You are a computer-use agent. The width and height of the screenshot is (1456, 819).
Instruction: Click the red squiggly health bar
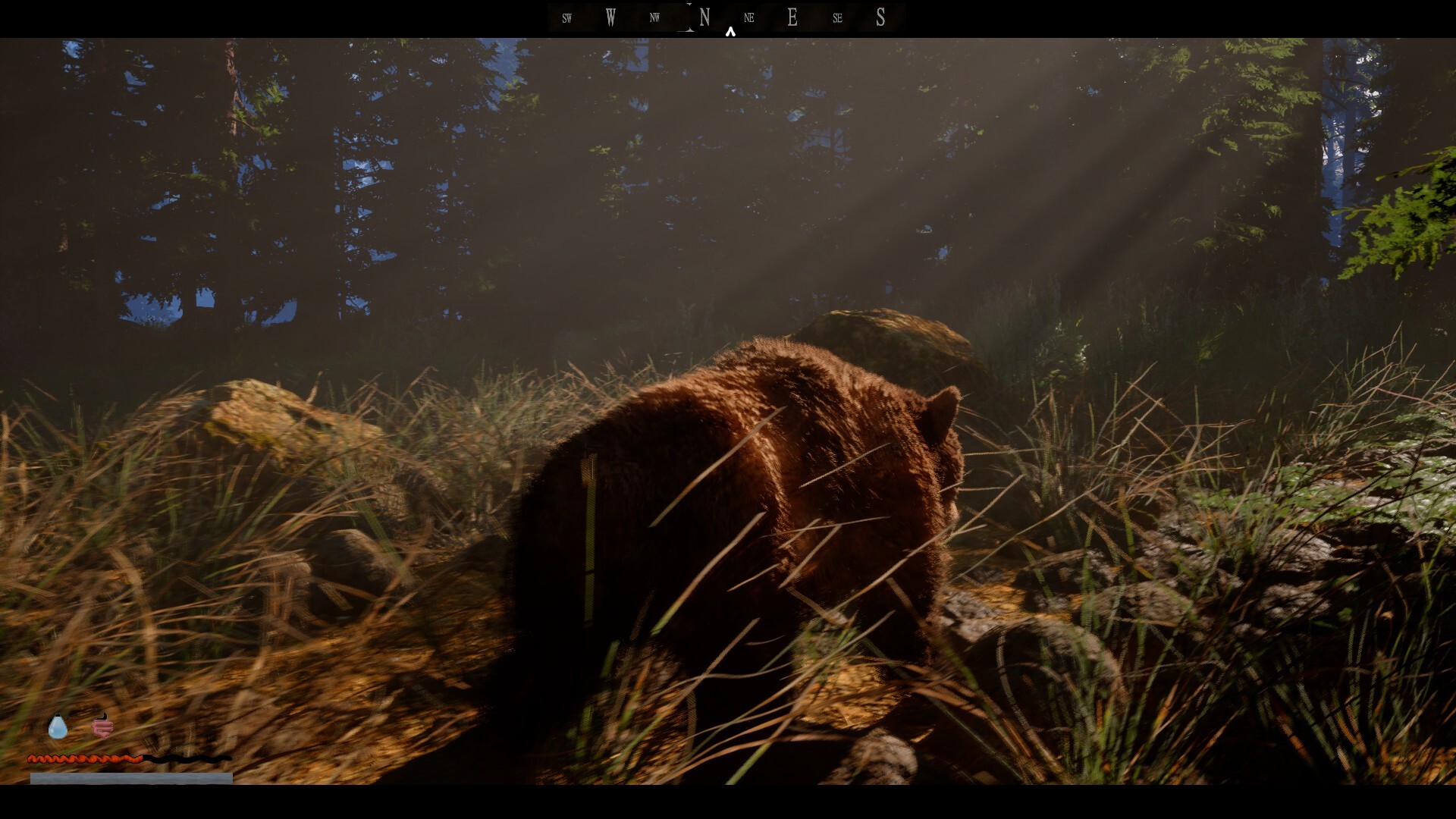pyautogui.click(x=83, y=759)
